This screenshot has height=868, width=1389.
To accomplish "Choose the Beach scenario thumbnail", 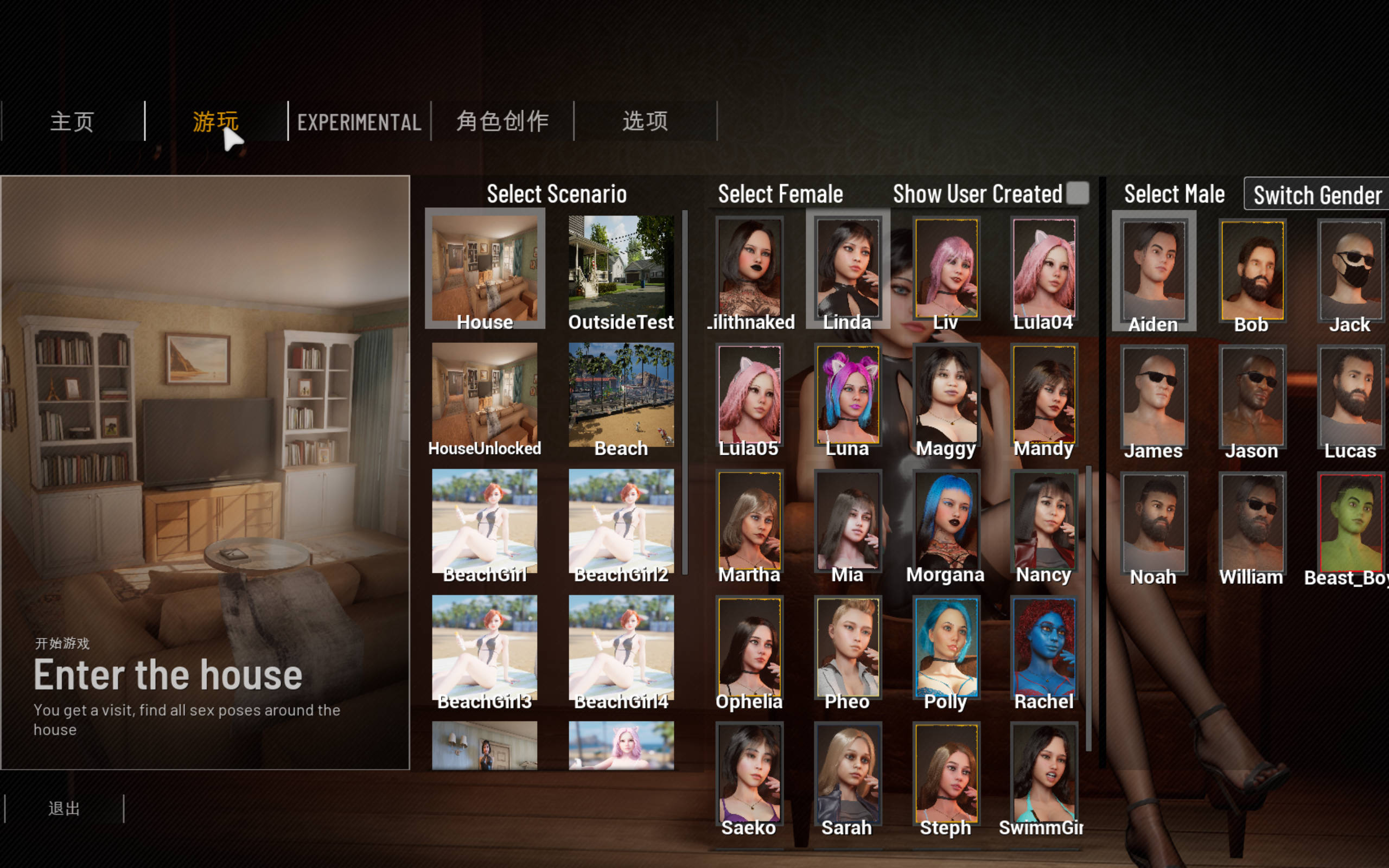I will [621, 395].
